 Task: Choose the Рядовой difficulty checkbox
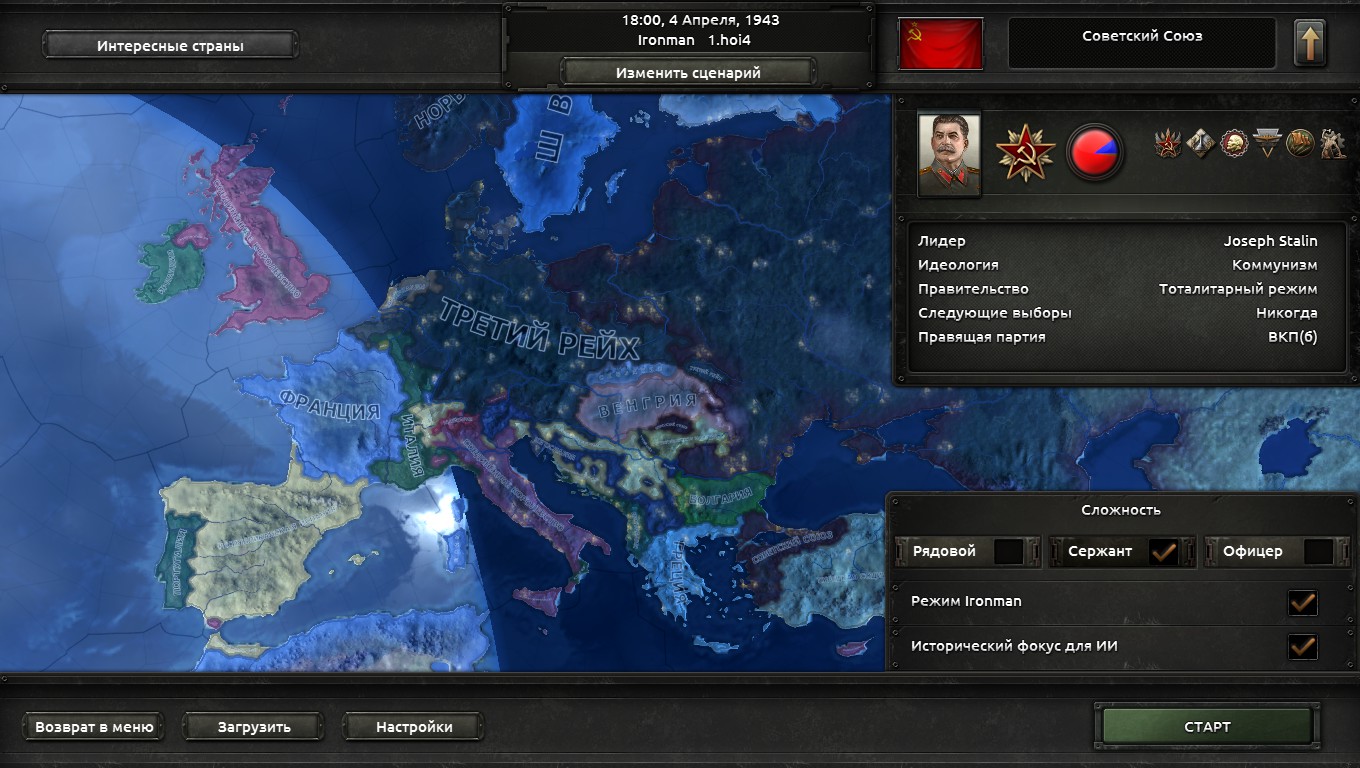click(1008, 551)
